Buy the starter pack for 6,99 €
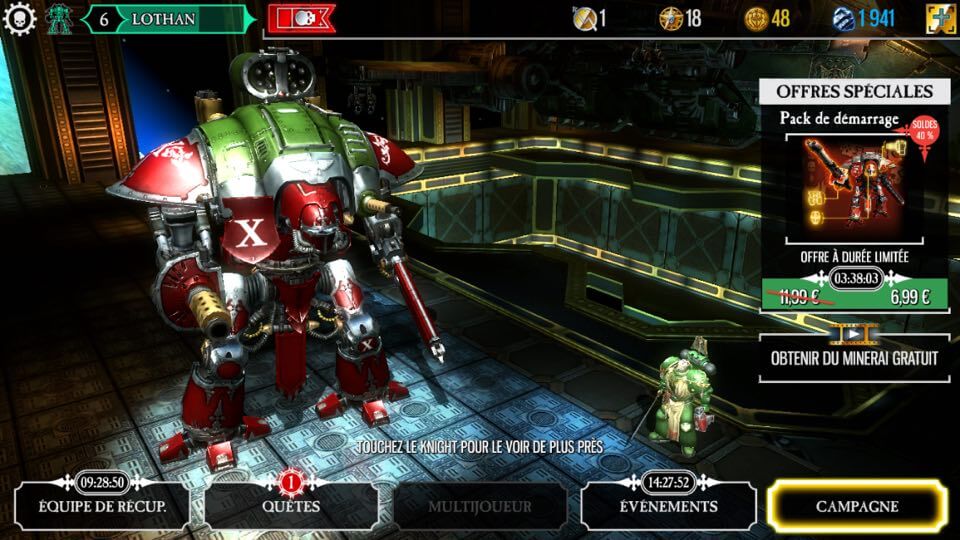 (909, 296)
